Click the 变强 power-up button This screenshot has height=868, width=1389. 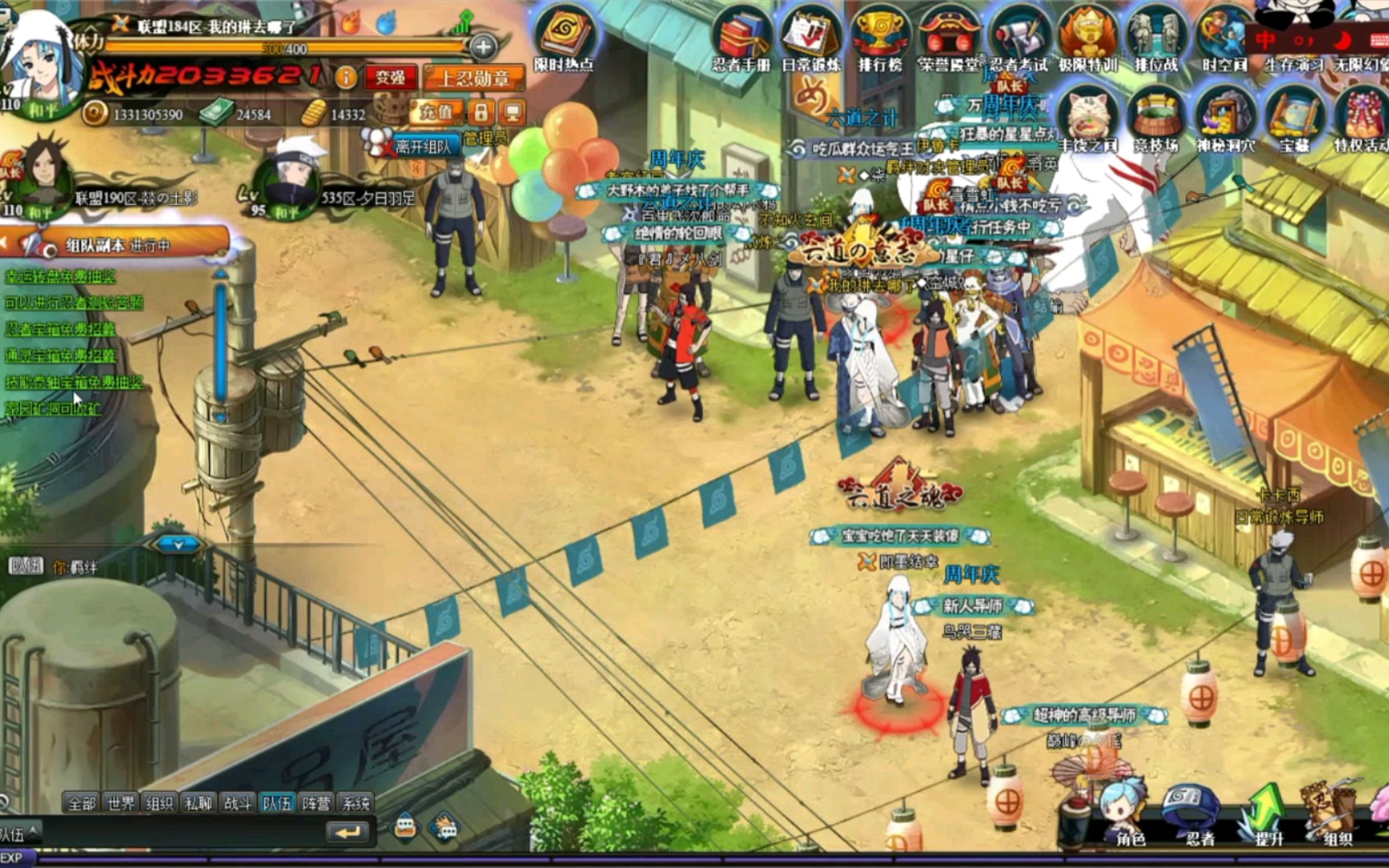click(391, 78)
